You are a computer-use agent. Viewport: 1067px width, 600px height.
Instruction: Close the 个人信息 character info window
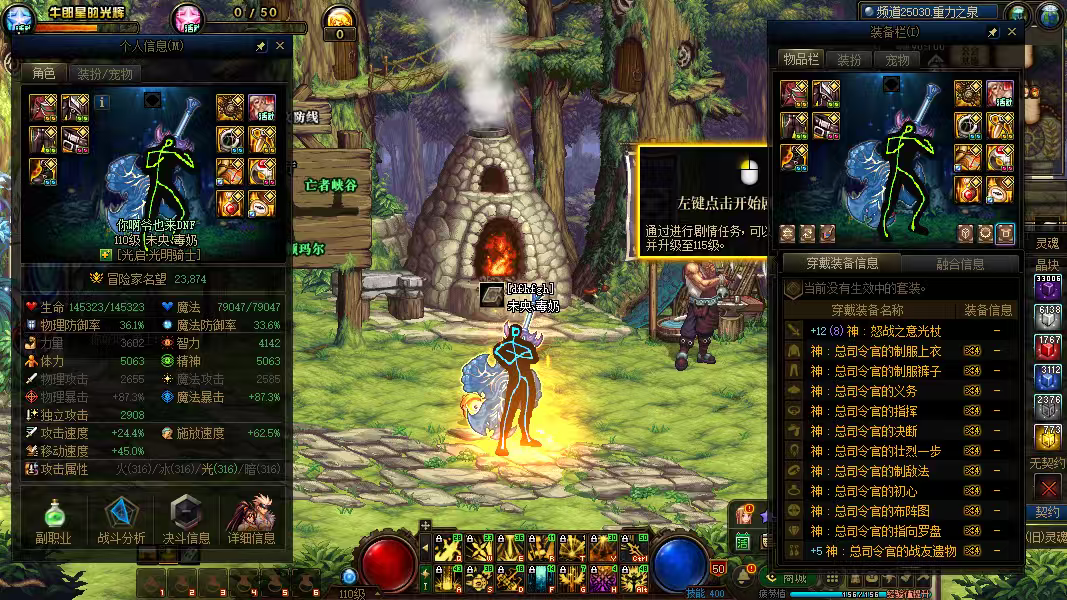pos(280,46)
